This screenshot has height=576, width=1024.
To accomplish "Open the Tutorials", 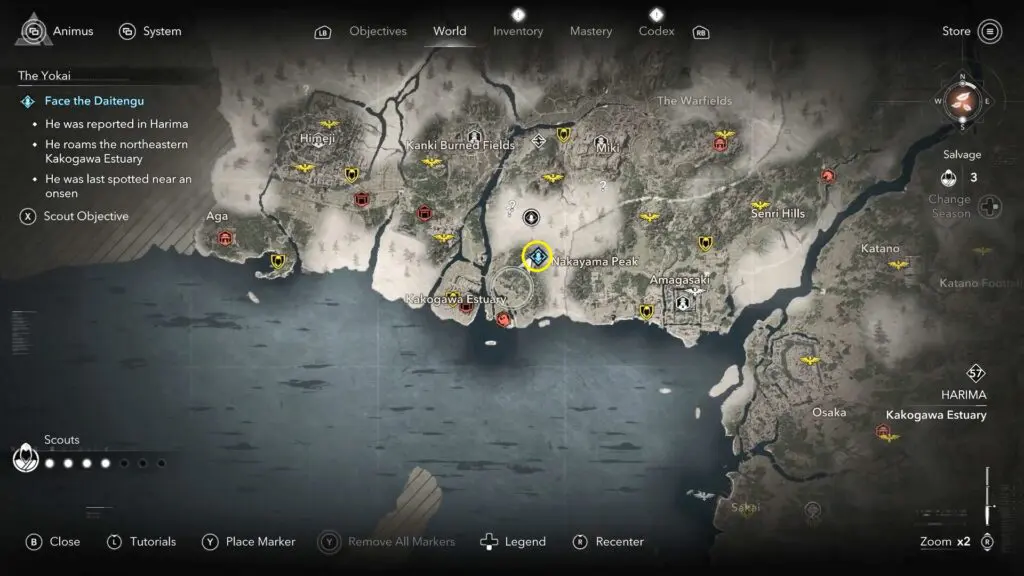I will click(x=141, y=541).
